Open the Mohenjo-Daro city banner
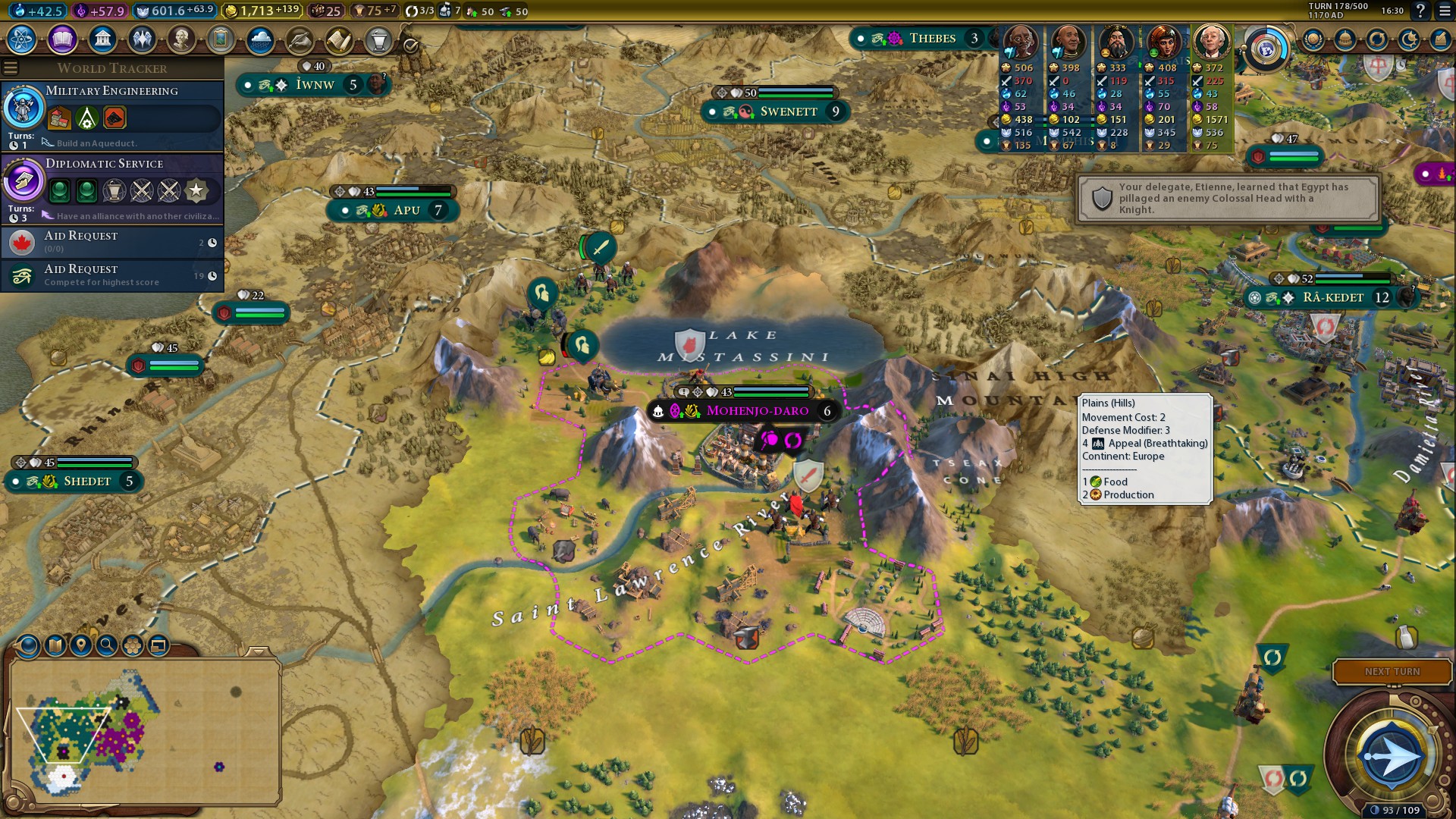This screenshot has width=1456, height=819. pyautogui.click(x=757, y=411)
